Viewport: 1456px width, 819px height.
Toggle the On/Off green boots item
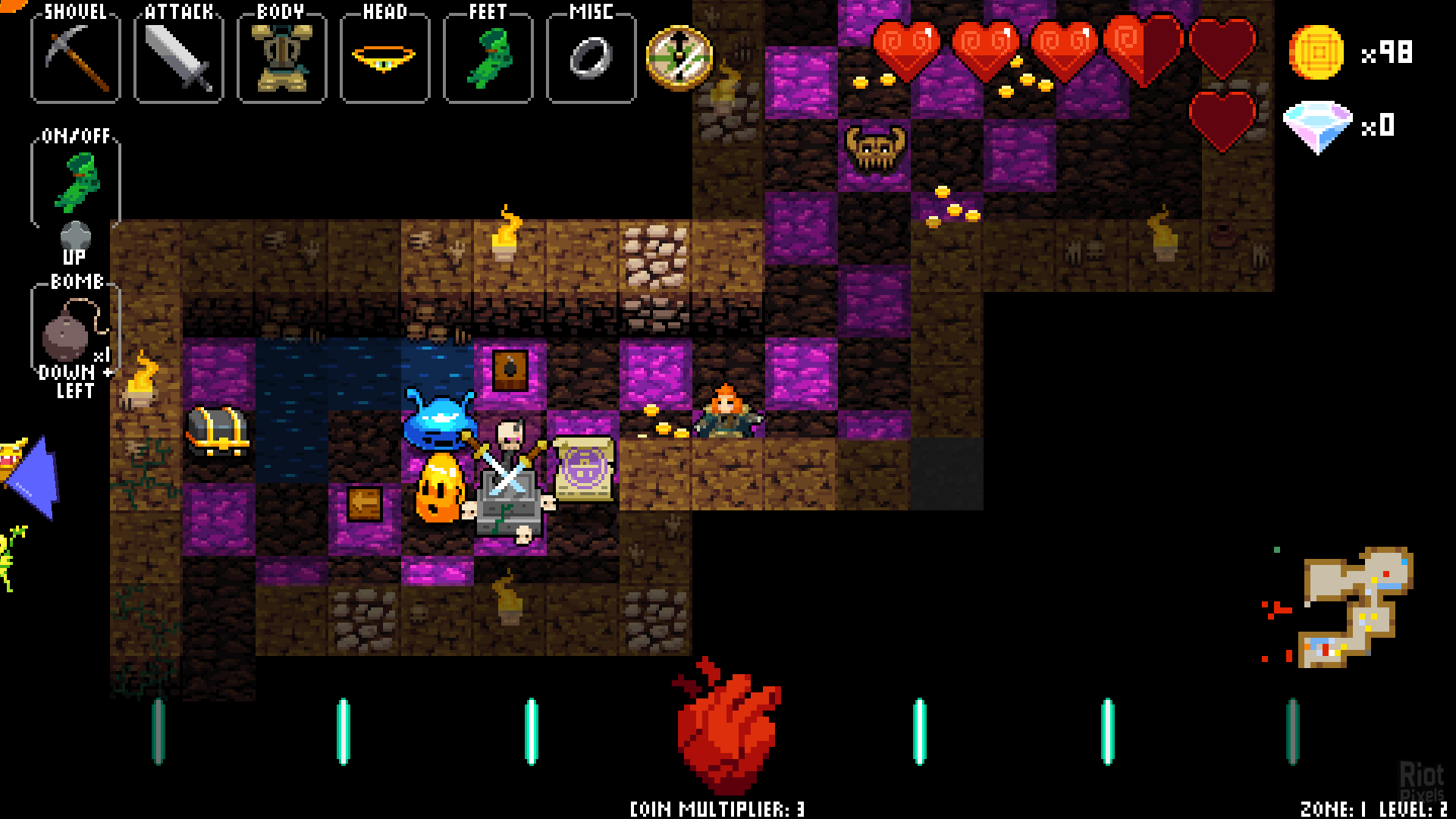[x=76, y=182]
